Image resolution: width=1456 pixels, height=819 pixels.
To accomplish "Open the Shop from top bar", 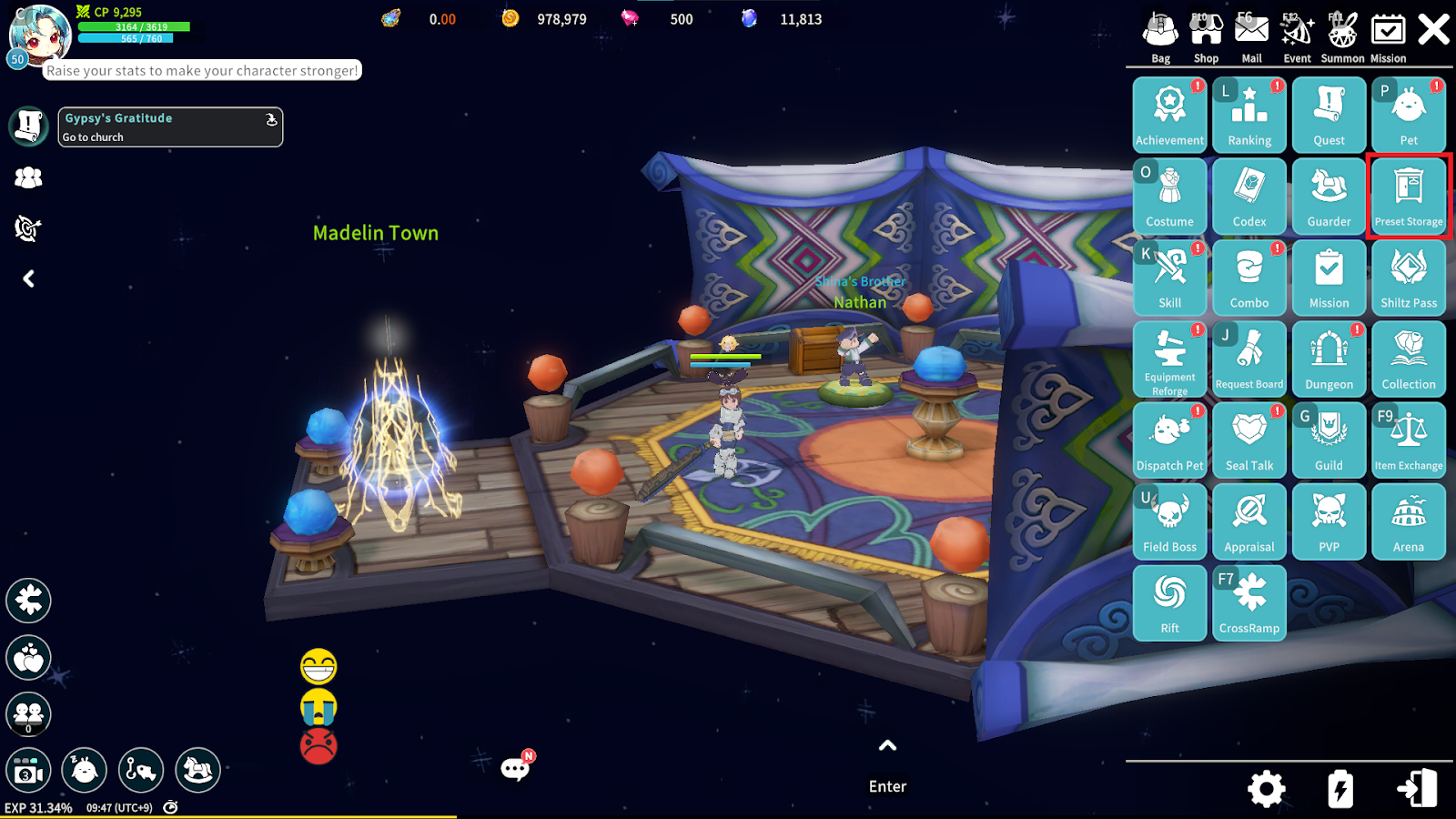I will pos(1206,36).
